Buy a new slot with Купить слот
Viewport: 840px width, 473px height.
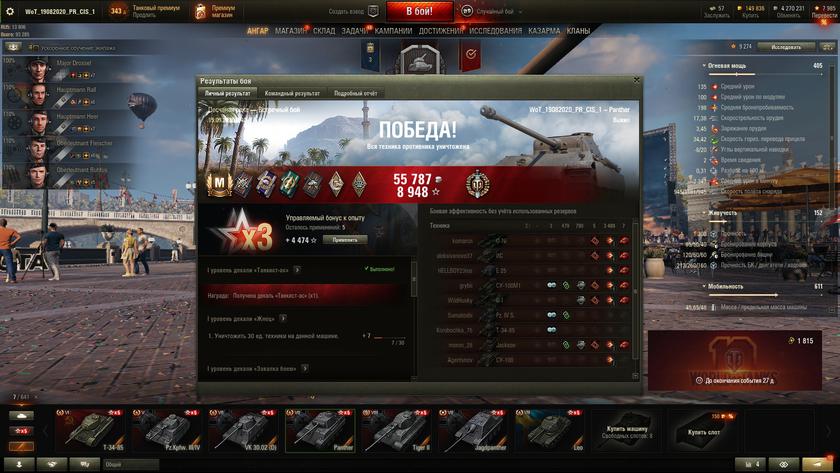tap(703, 431)
